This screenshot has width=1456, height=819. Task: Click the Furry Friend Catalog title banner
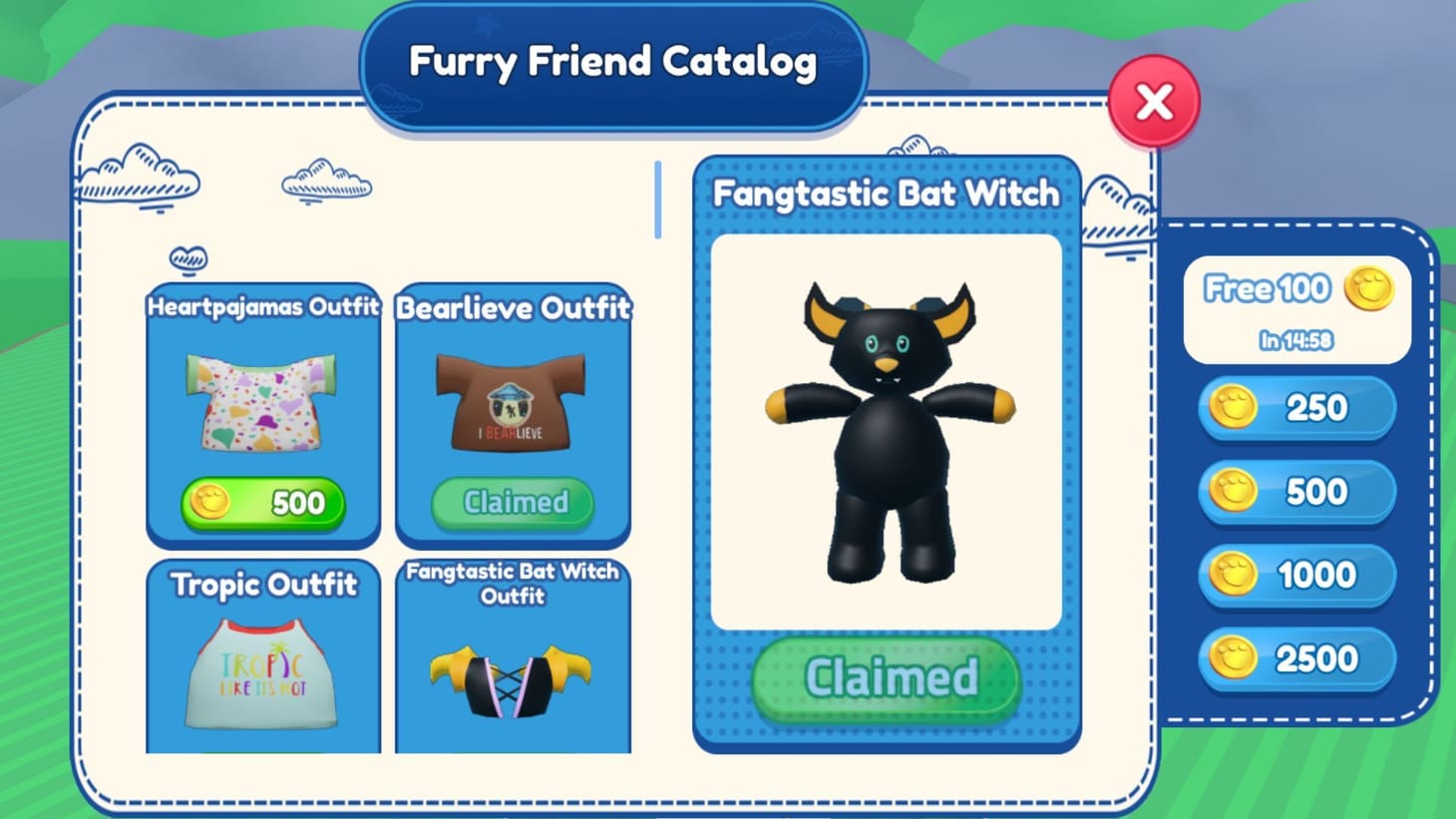click(612, 63)
